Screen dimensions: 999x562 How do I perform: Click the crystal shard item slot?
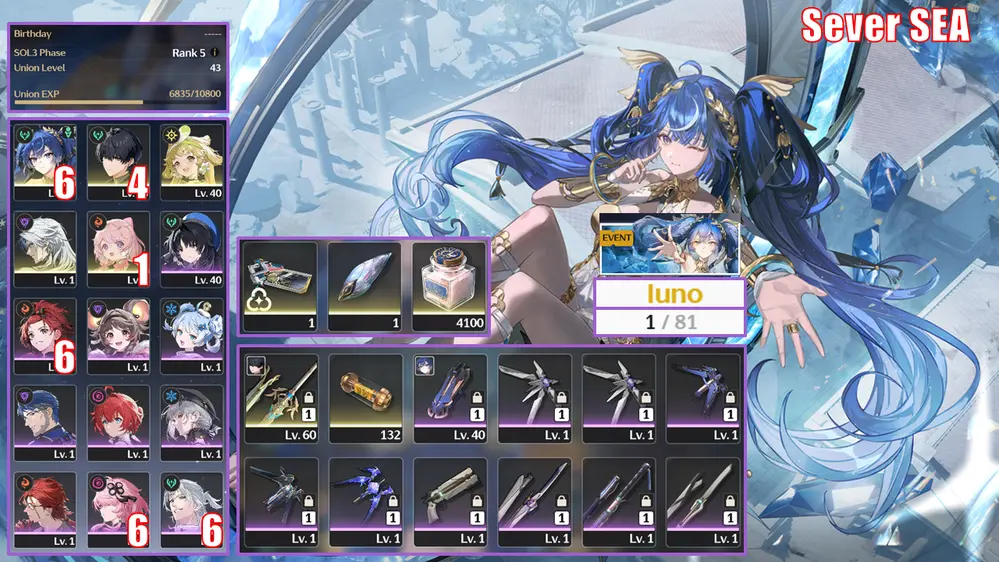[364, 287]
